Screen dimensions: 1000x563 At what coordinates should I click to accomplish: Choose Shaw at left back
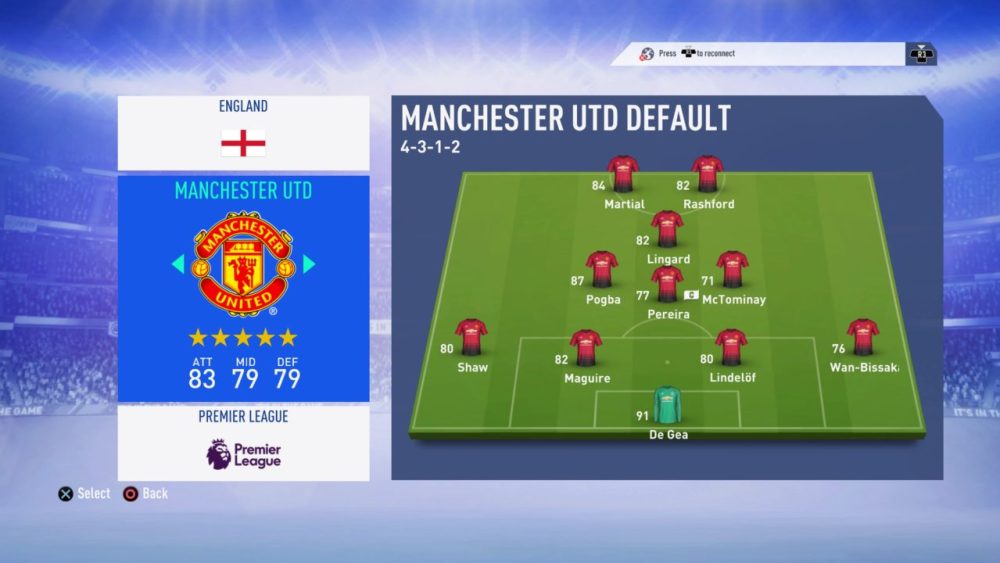471,337
